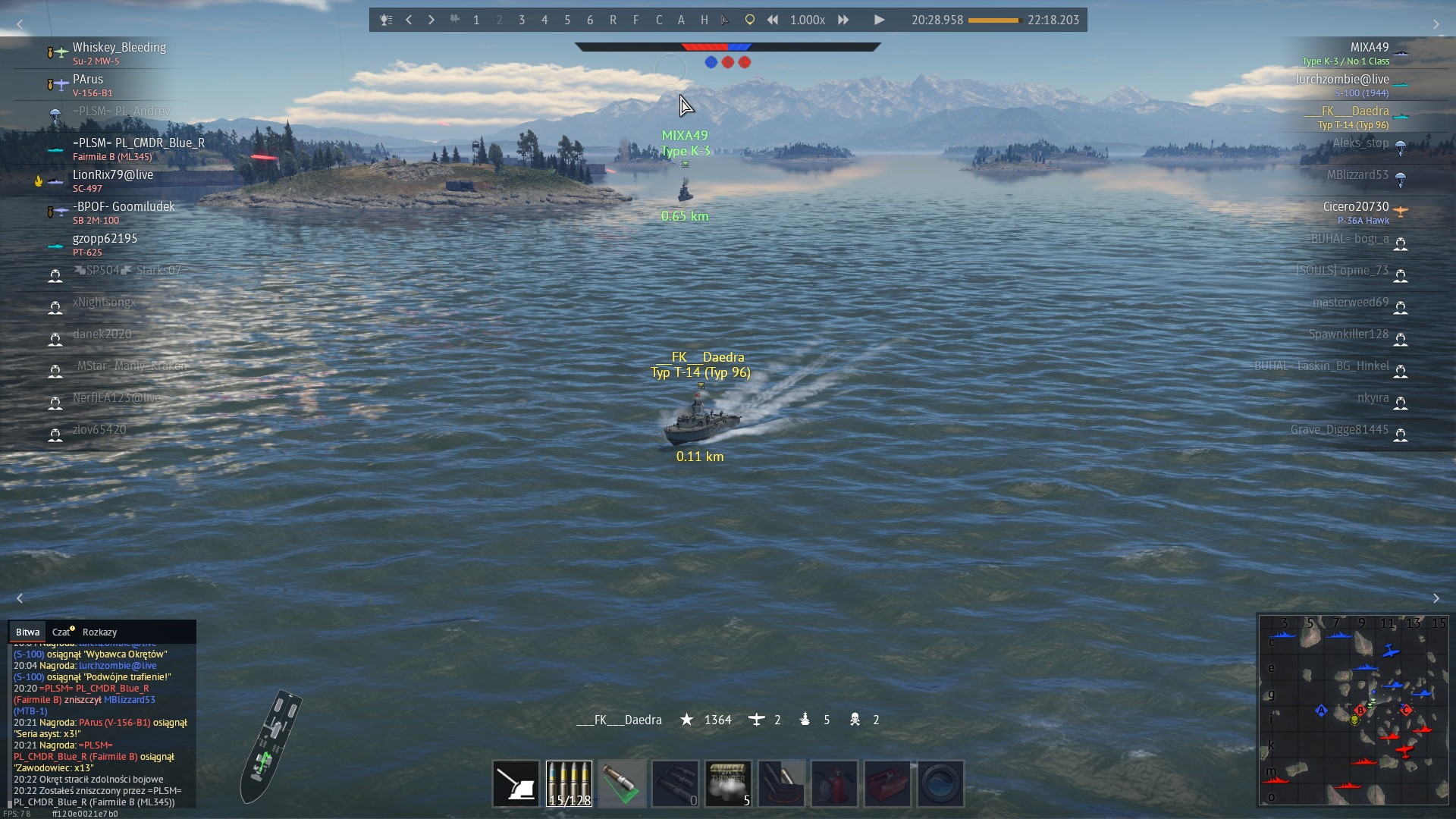Image resolution: width=1456 pixels, height=819 pixels.
Task: Spectate Whiskey_Bleeding from the team list
Action: click(x=119, y=48)
